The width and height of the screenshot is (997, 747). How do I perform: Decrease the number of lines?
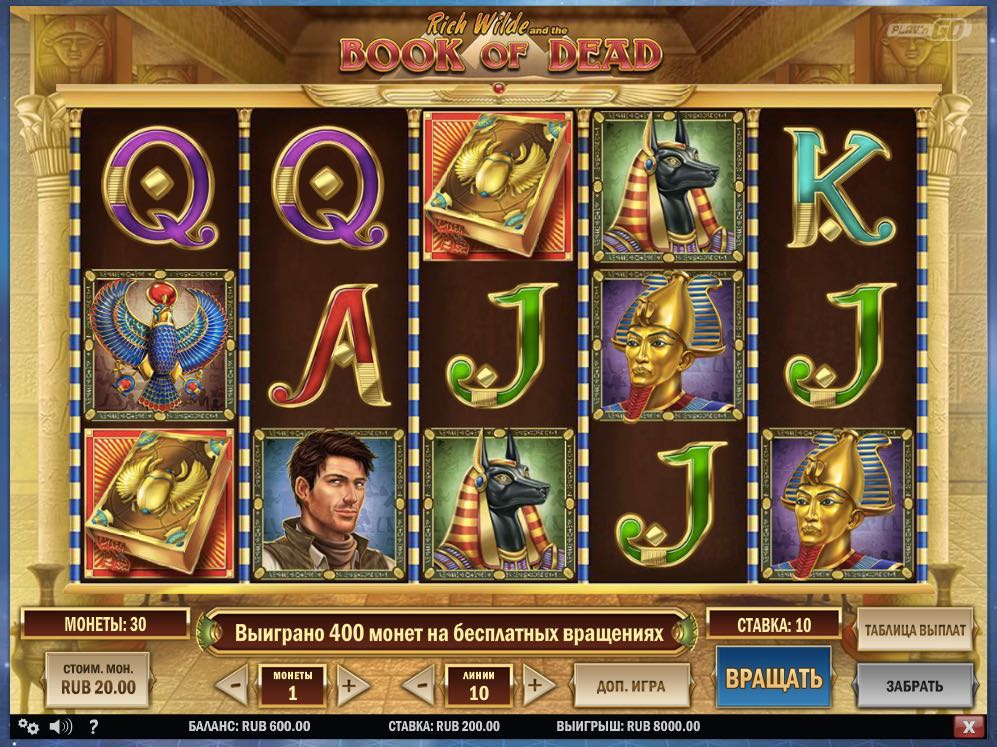[x=421, y=687]
